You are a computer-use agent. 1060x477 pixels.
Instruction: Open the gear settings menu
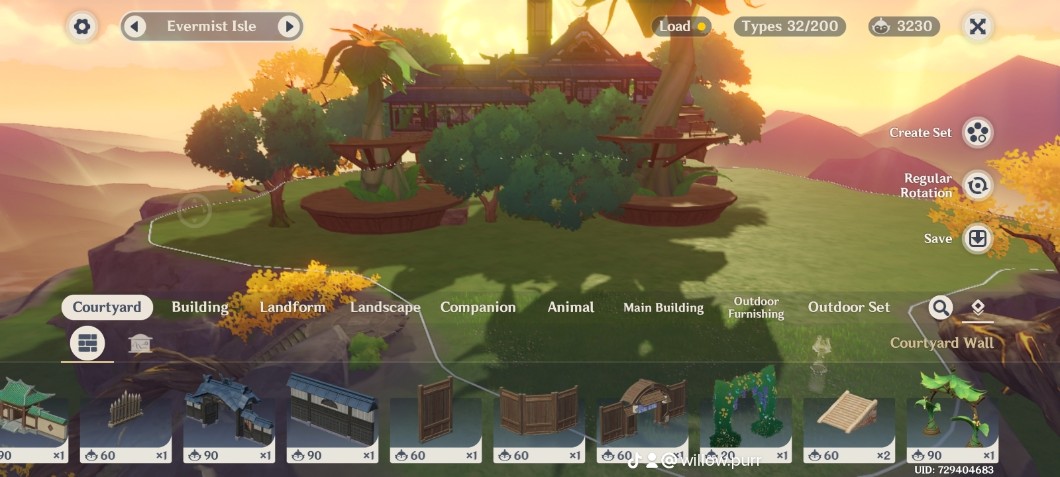(82, 27)
